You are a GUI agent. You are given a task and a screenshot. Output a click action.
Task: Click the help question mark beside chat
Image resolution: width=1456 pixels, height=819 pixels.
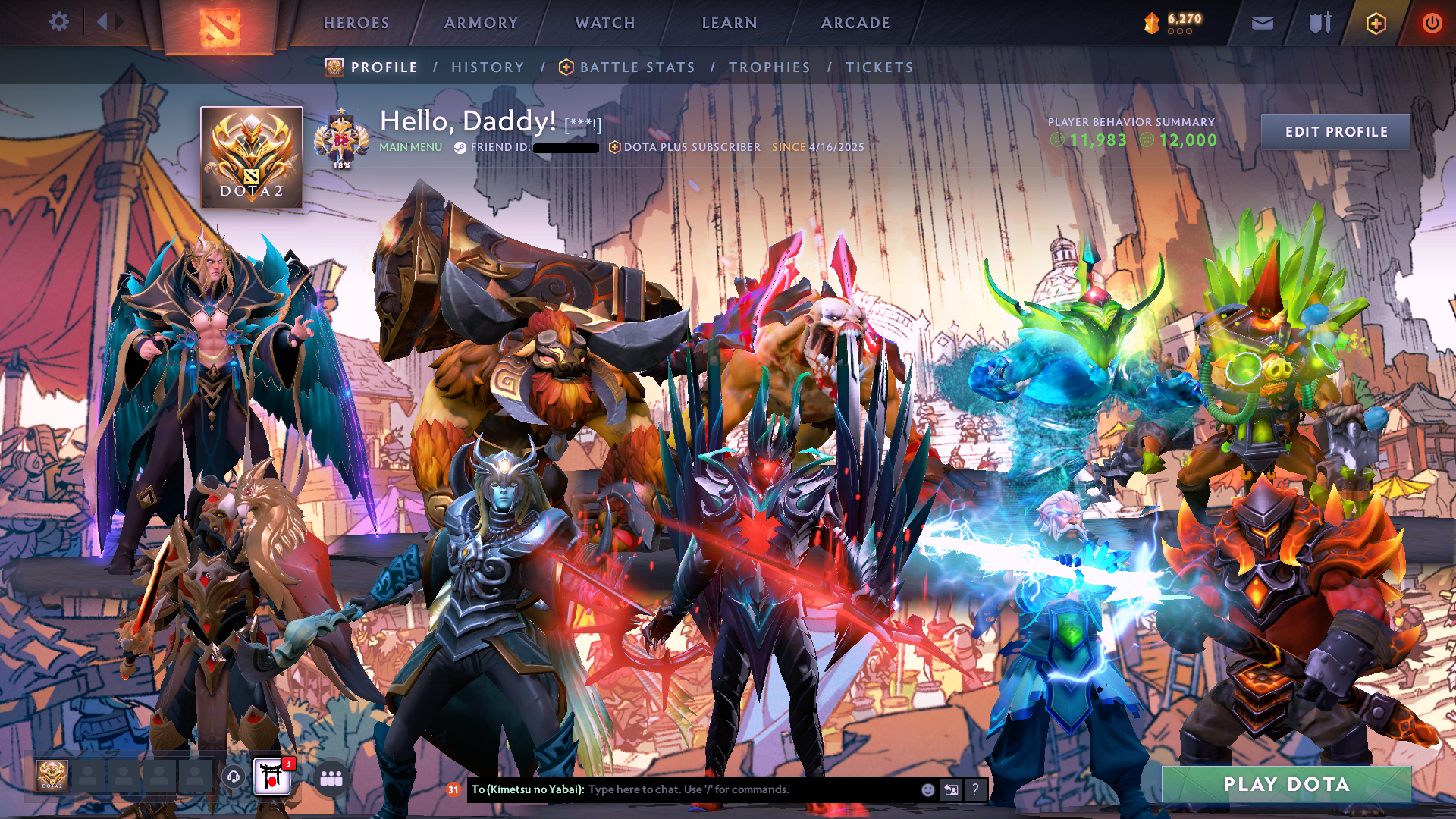click(974, 790)
